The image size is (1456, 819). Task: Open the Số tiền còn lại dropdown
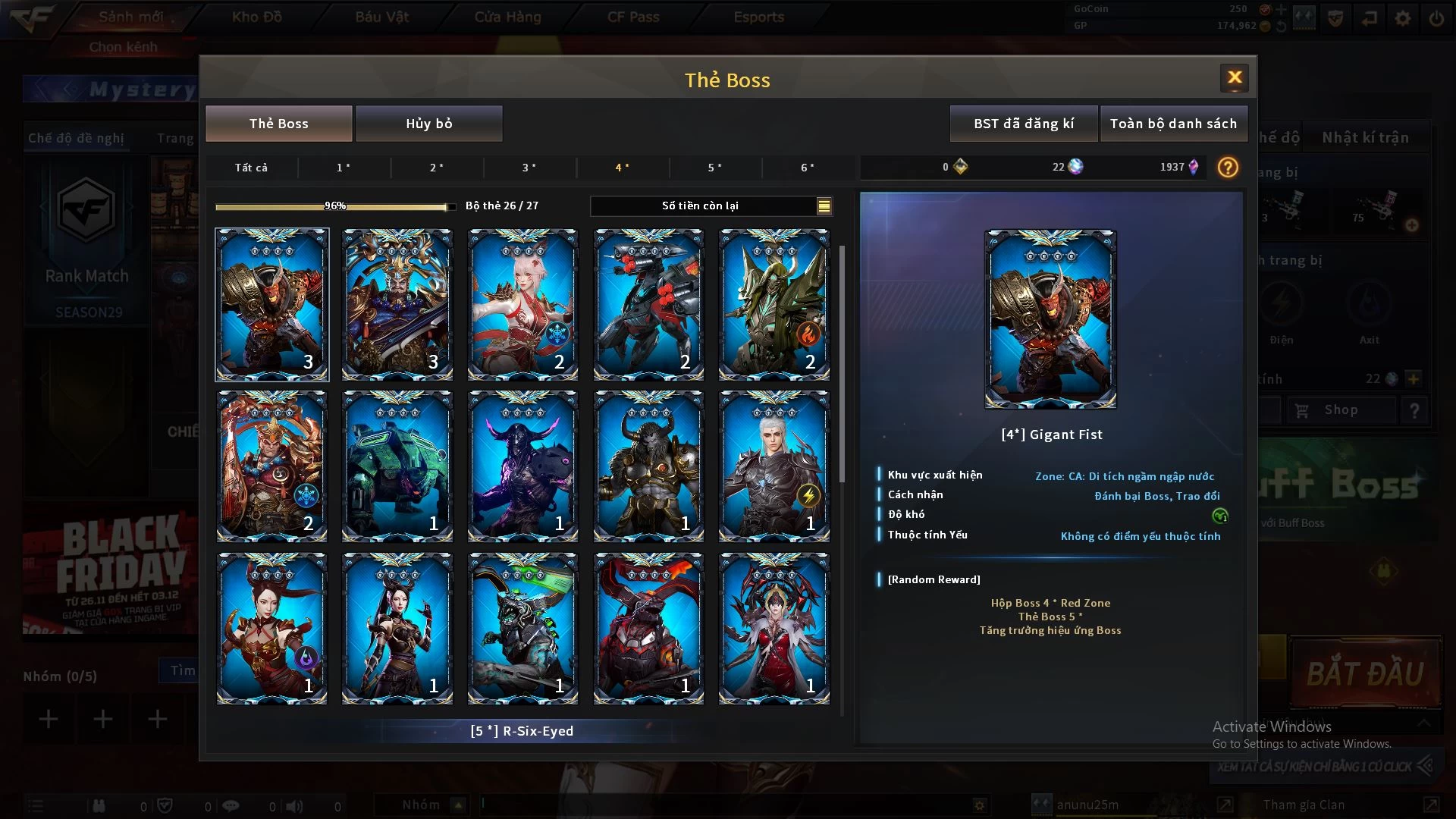[824, 206]
